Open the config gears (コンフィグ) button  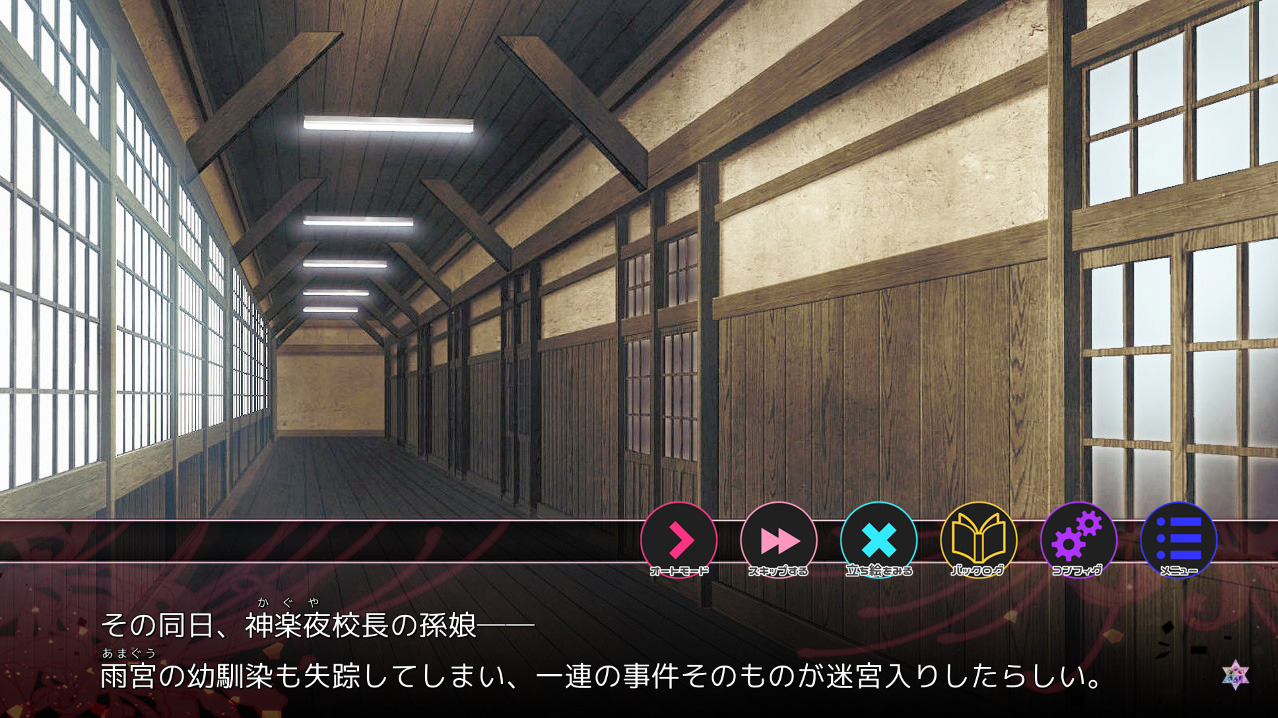pyautogui.click(x=1078, y=540)
